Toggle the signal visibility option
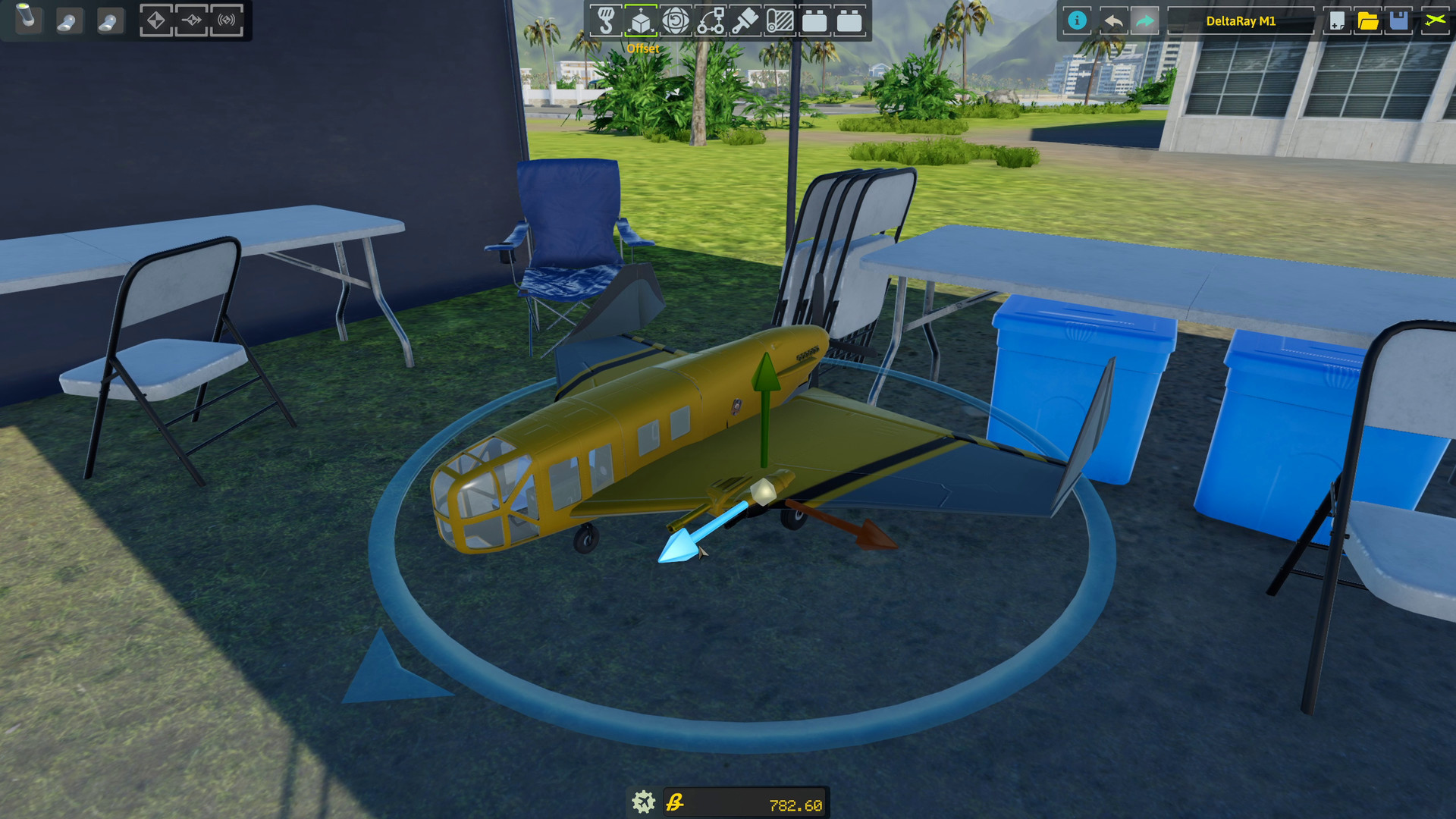Screen dimensions: 1456x819 [x=225, y=21]
